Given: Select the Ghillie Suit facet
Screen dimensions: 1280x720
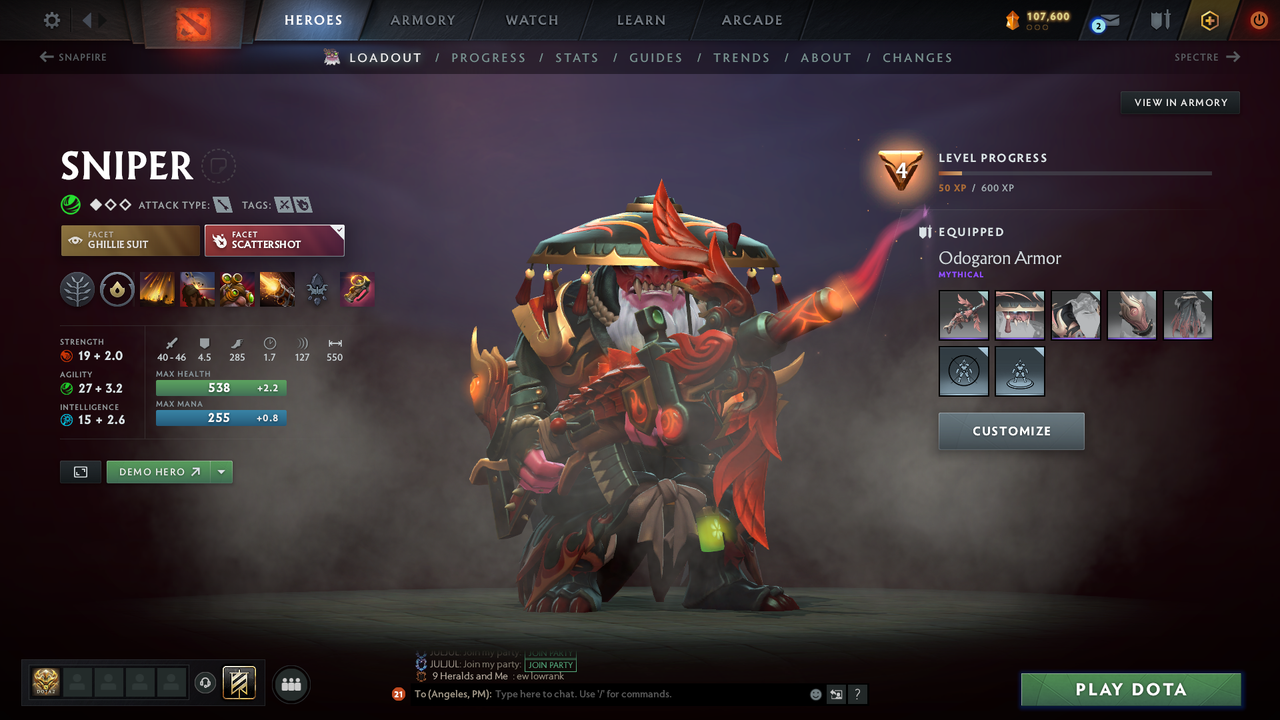Looking at the screenshot, I should pos(130,240).
